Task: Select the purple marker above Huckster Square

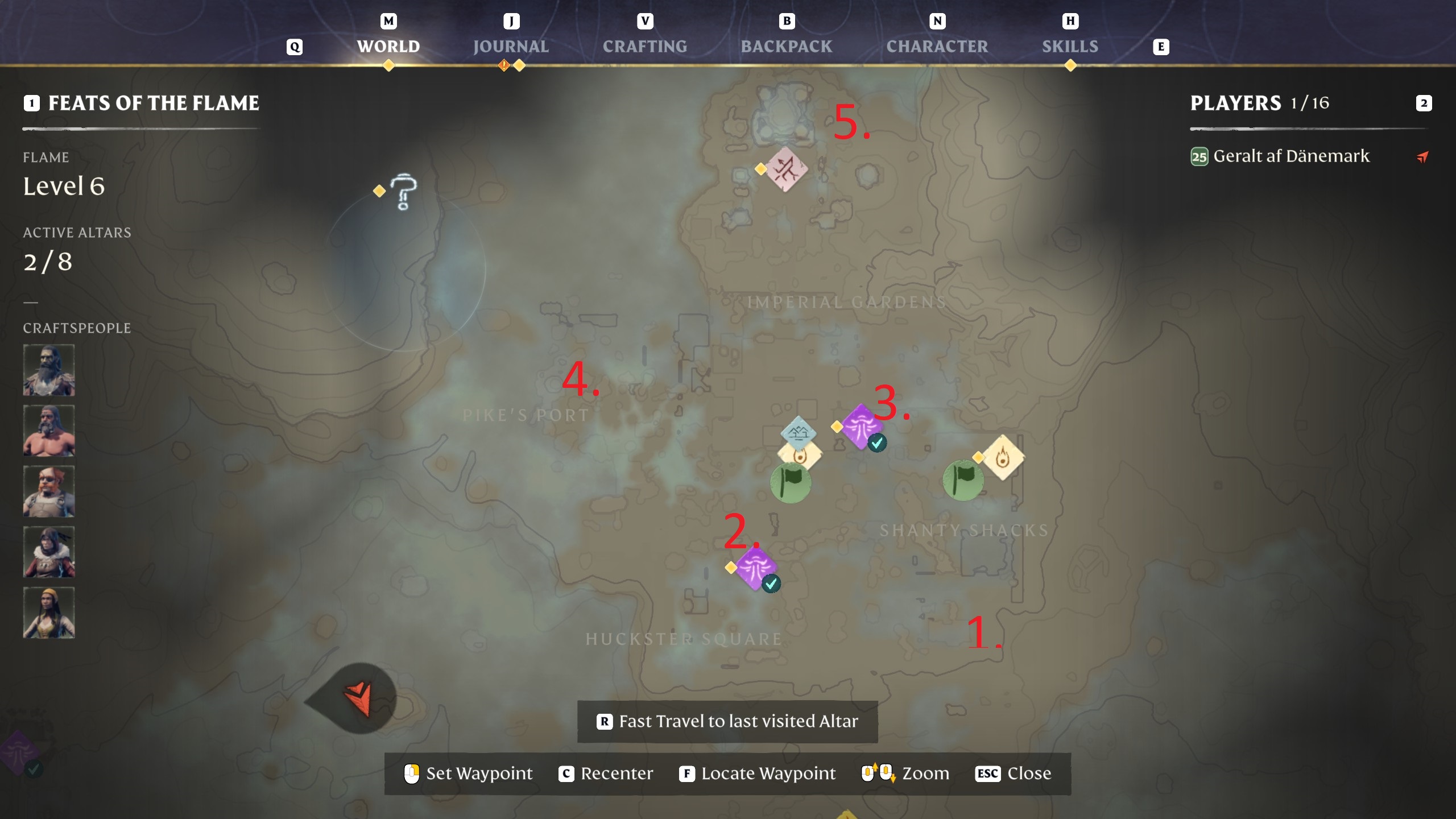Action: click(755, 568)
